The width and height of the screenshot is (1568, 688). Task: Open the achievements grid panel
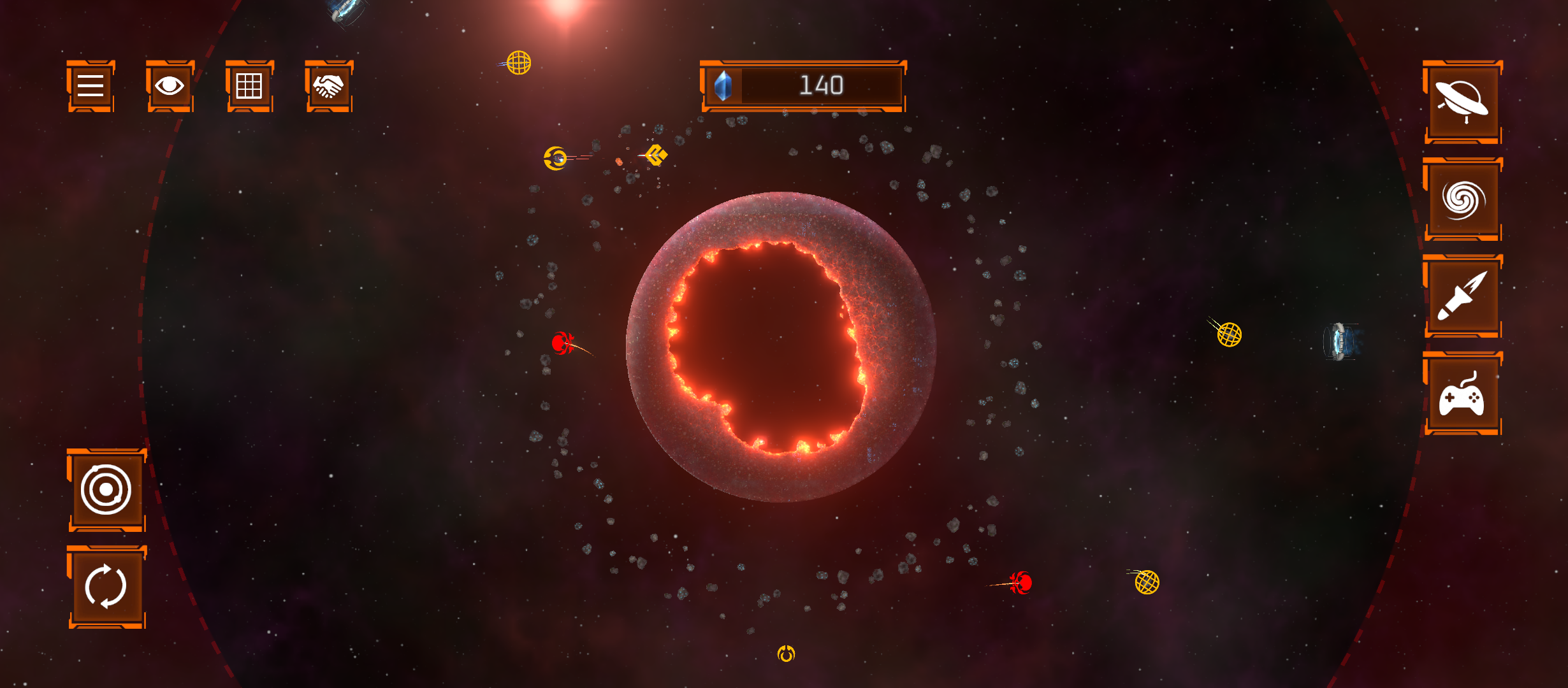[x=249, y=87]
